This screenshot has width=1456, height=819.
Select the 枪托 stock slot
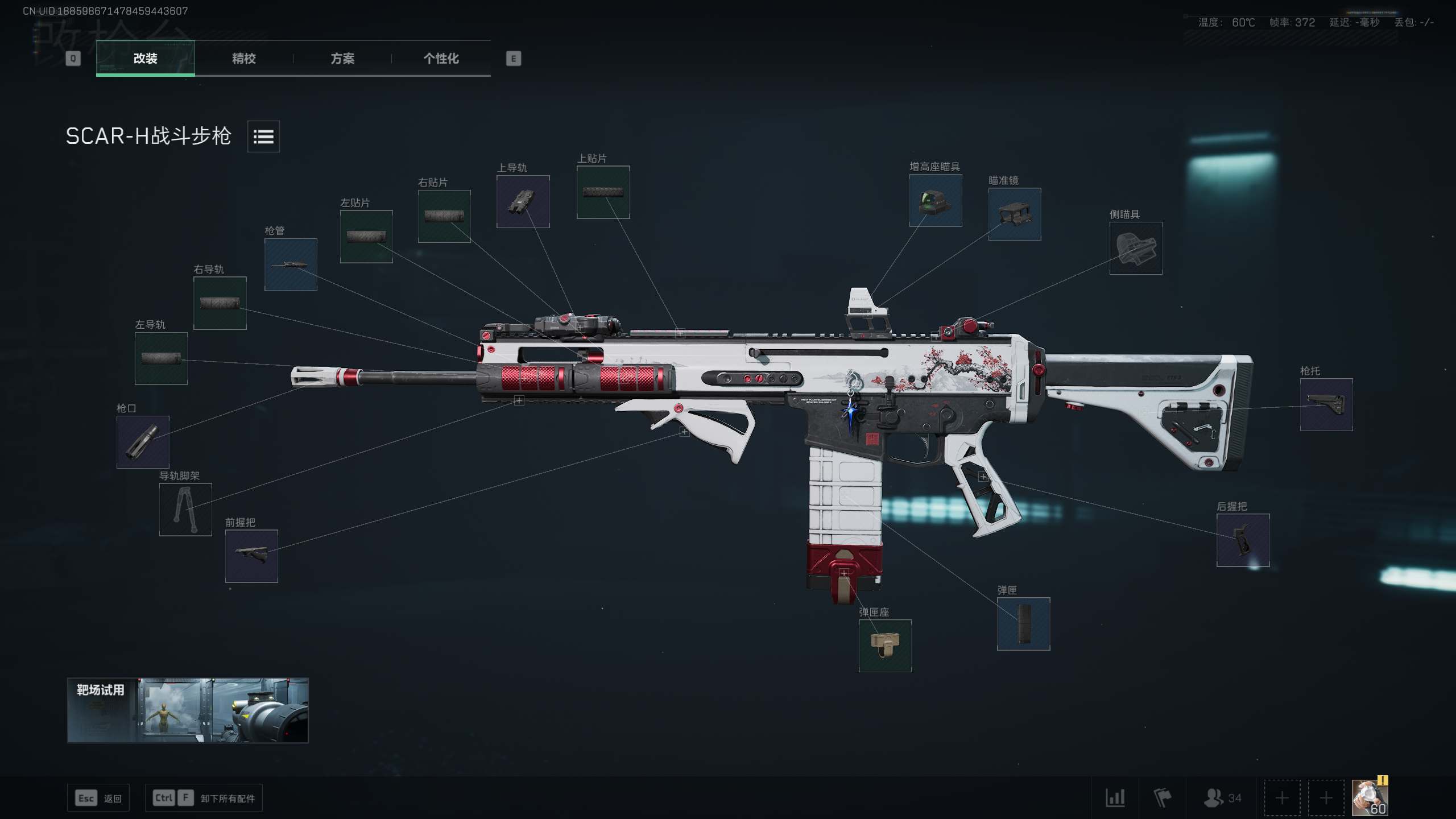[1326, 404]
